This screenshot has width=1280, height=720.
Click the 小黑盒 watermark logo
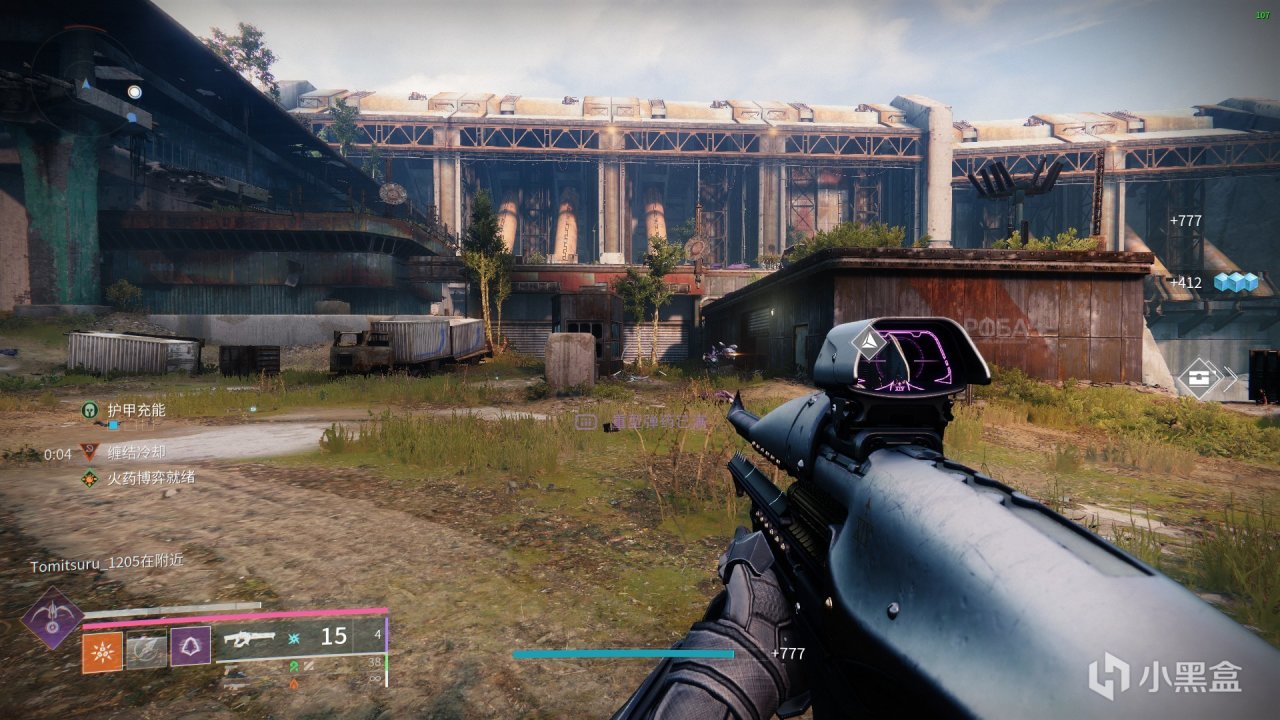[x=1165, y=676]
